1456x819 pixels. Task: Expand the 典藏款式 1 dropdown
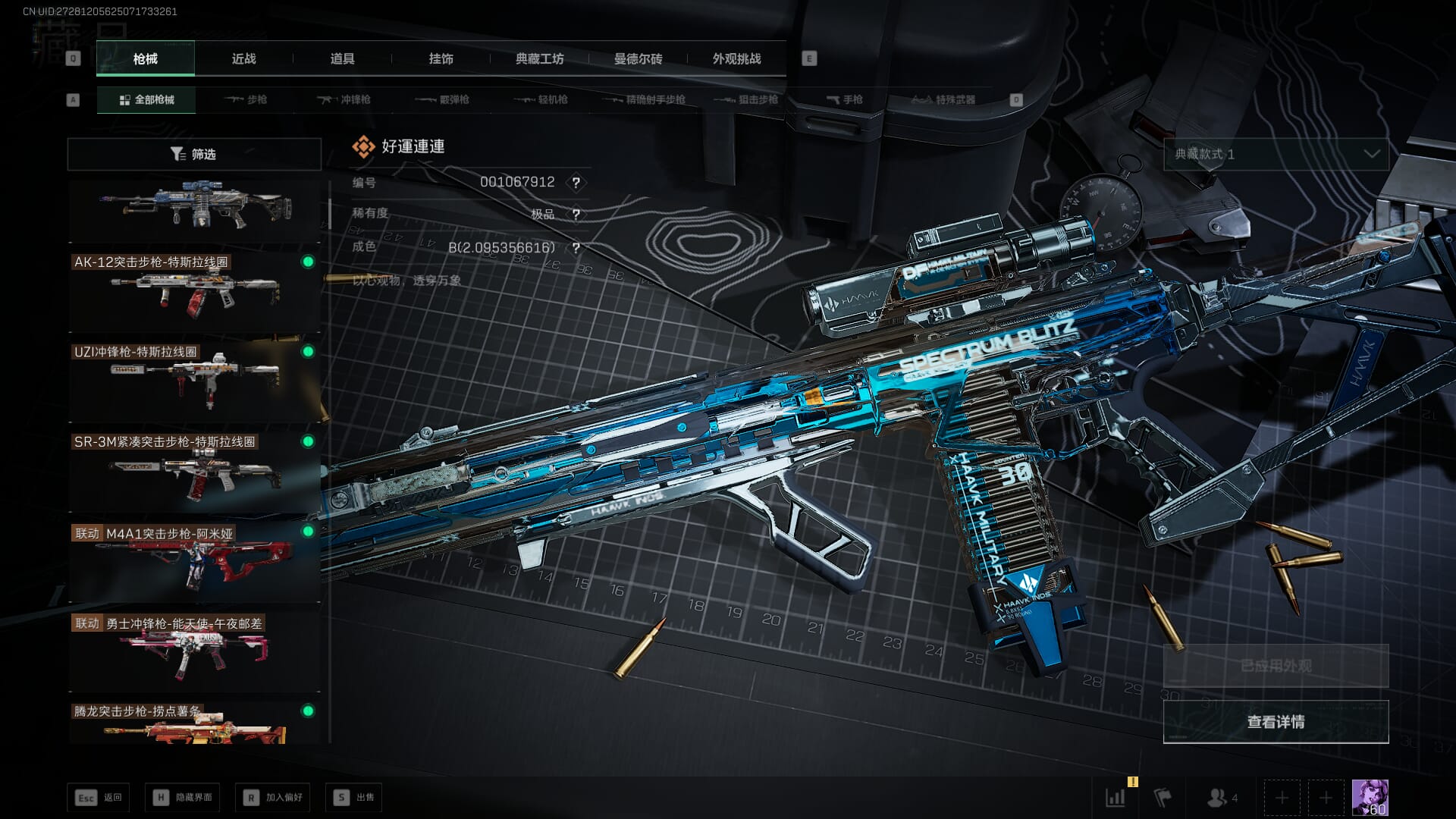[1276, 154]
